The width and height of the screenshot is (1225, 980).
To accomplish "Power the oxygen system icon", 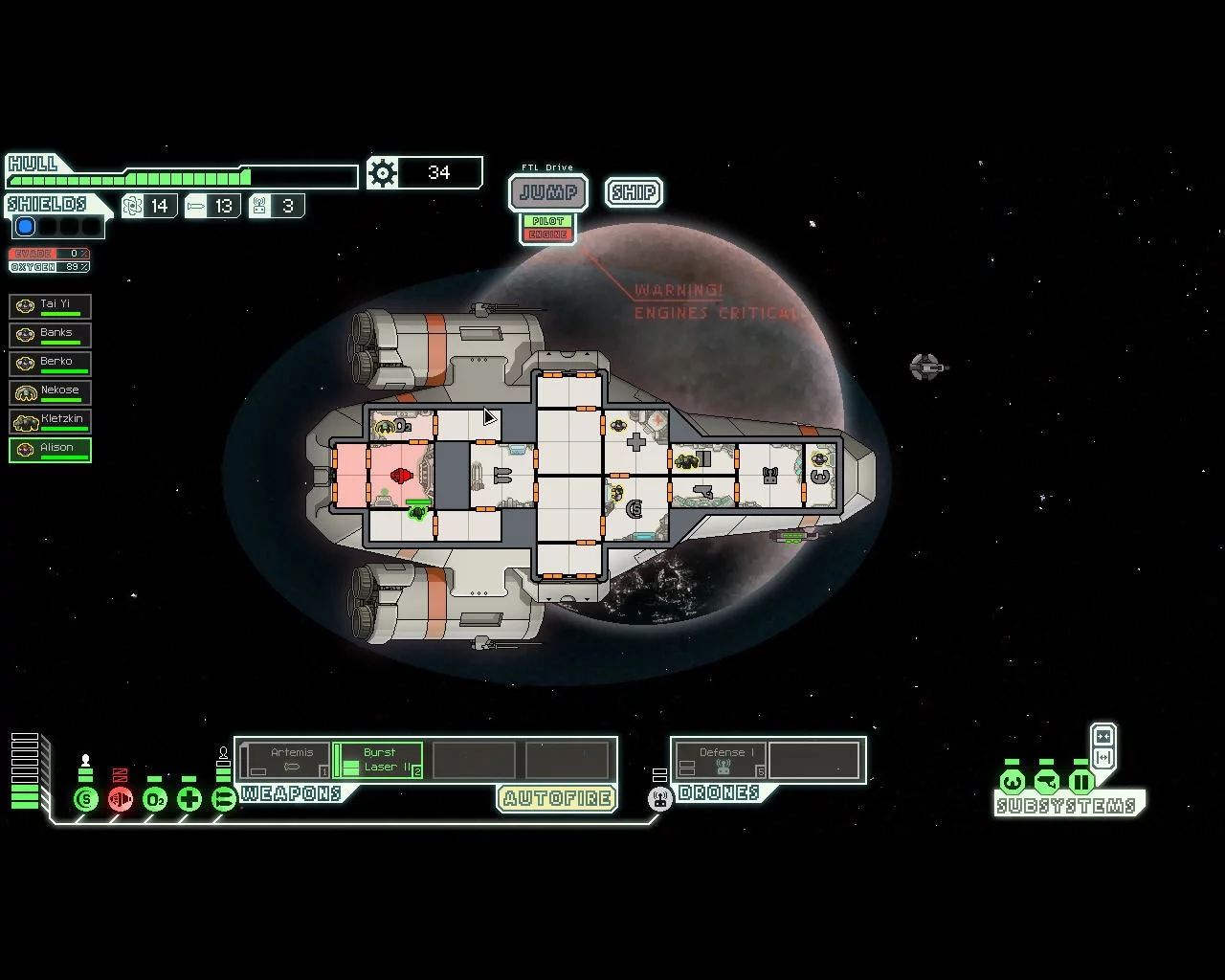I will pos(155,799).
